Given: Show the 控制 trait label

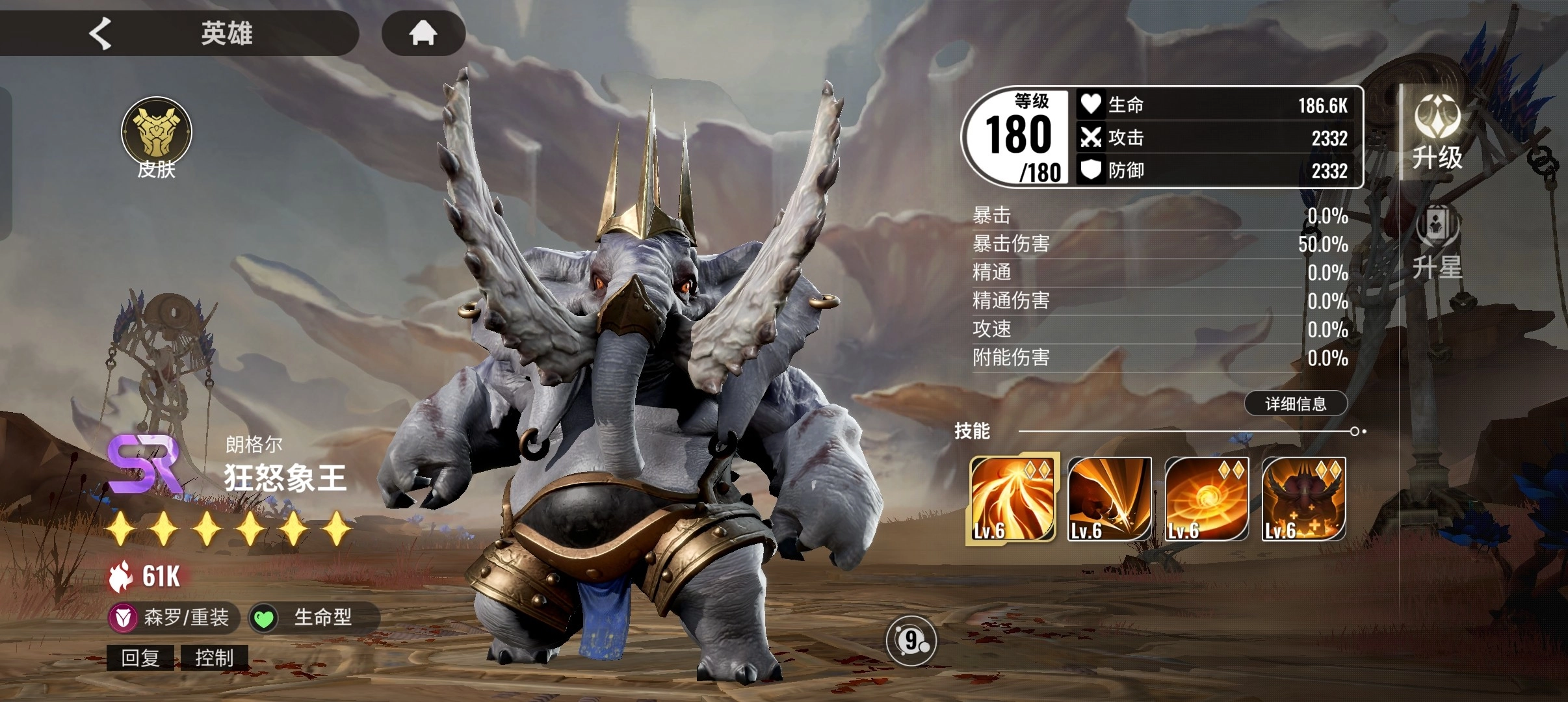Looking at the screenshot, I should [x=214, y=658].
